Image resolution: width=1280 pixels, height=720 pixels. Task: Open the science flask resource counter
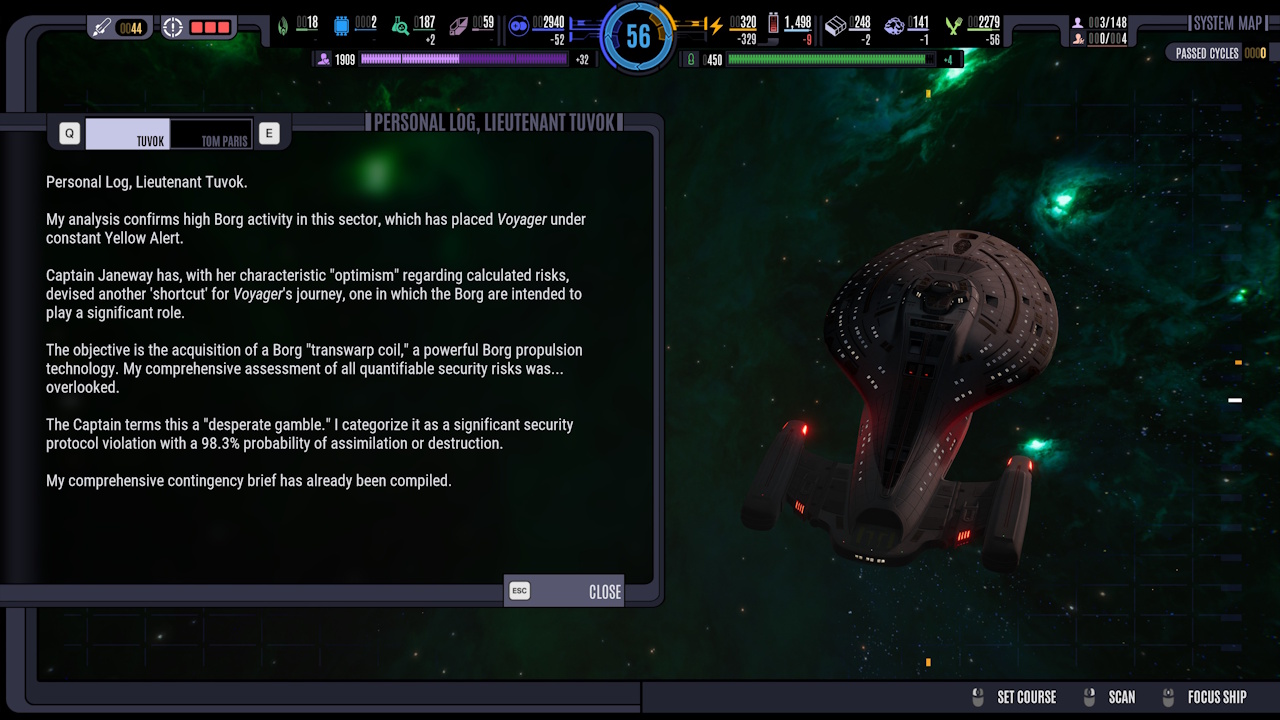coord(400,27)
